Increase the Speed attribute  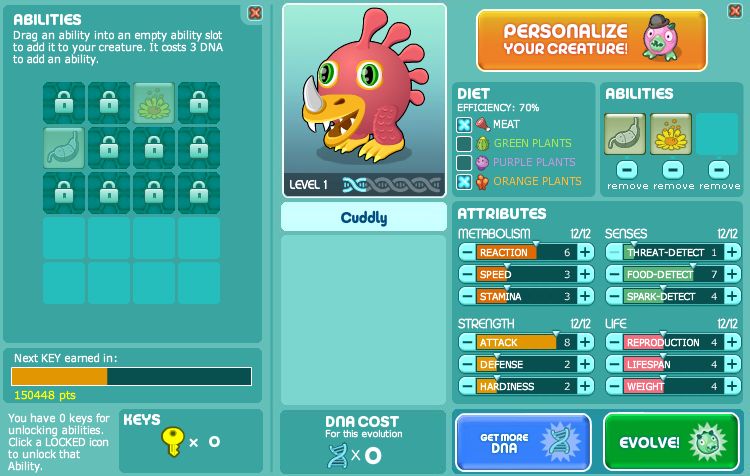585,275
